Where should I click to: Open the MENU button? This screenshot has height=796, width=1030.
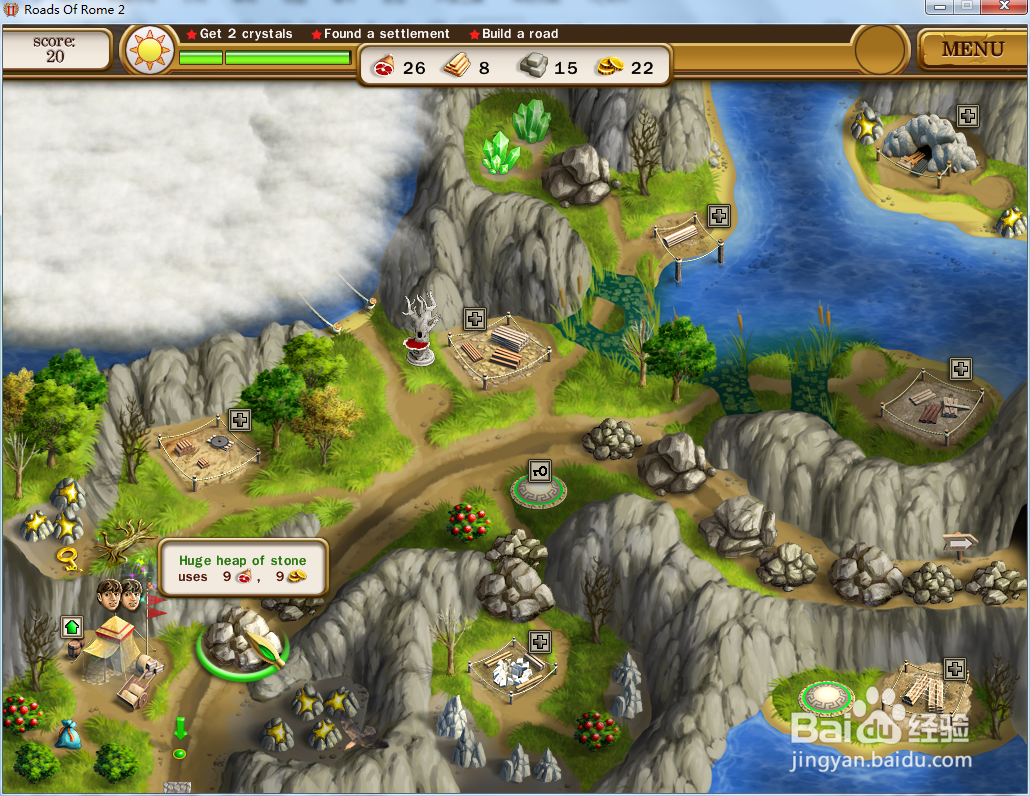point(972,48)
